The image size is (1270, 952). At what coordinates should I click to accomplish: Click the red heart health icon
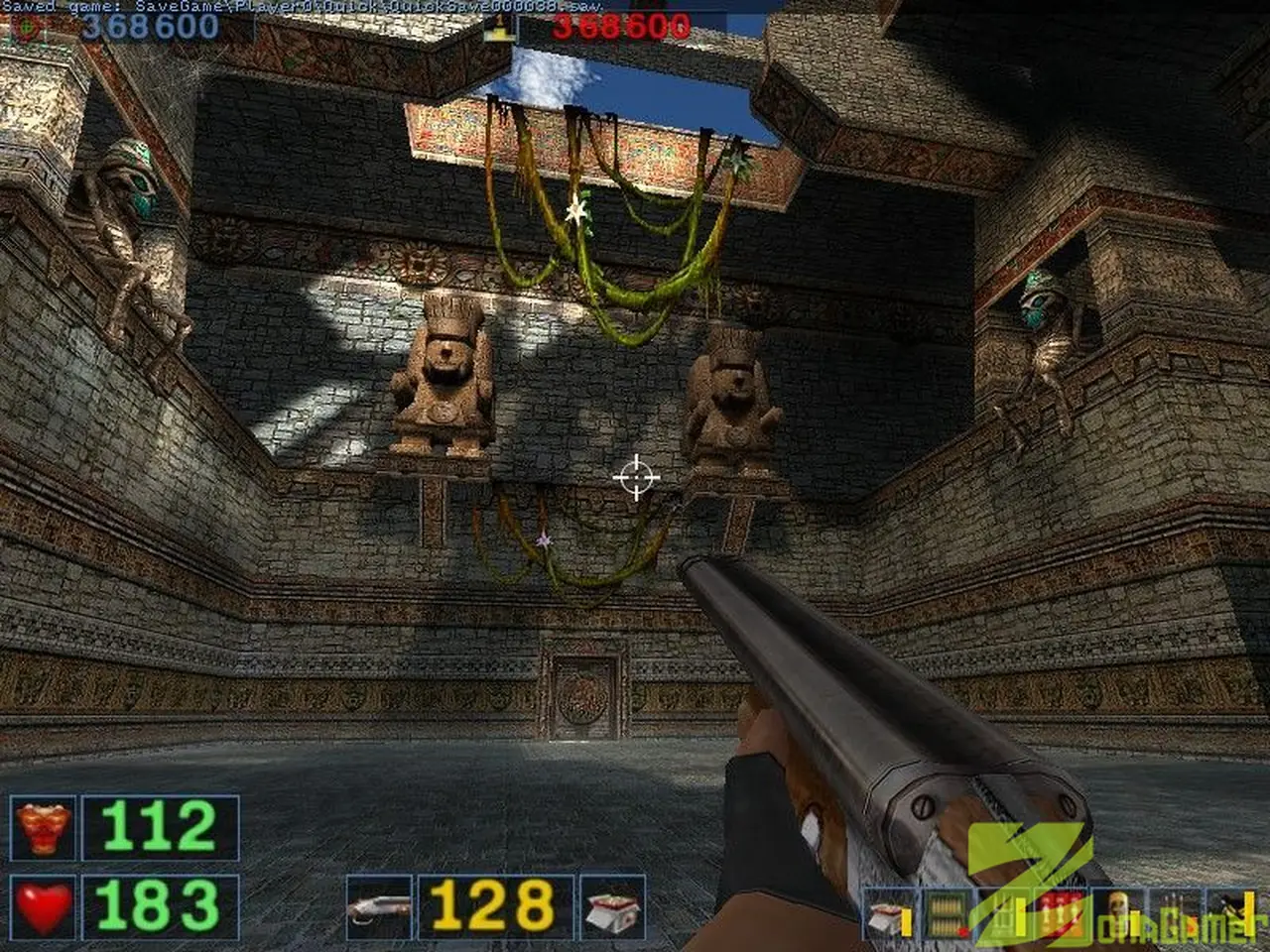(x=43, y=906)
